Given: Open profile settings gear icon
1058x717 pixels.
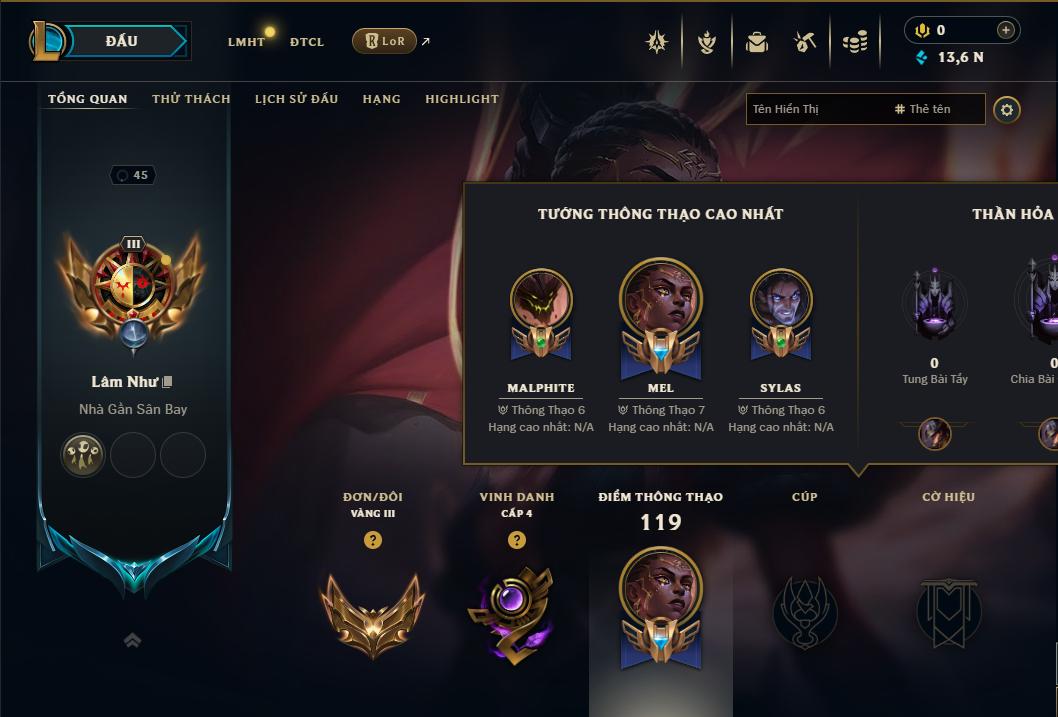Looking at the screenshot, I should pos(1007,109).
